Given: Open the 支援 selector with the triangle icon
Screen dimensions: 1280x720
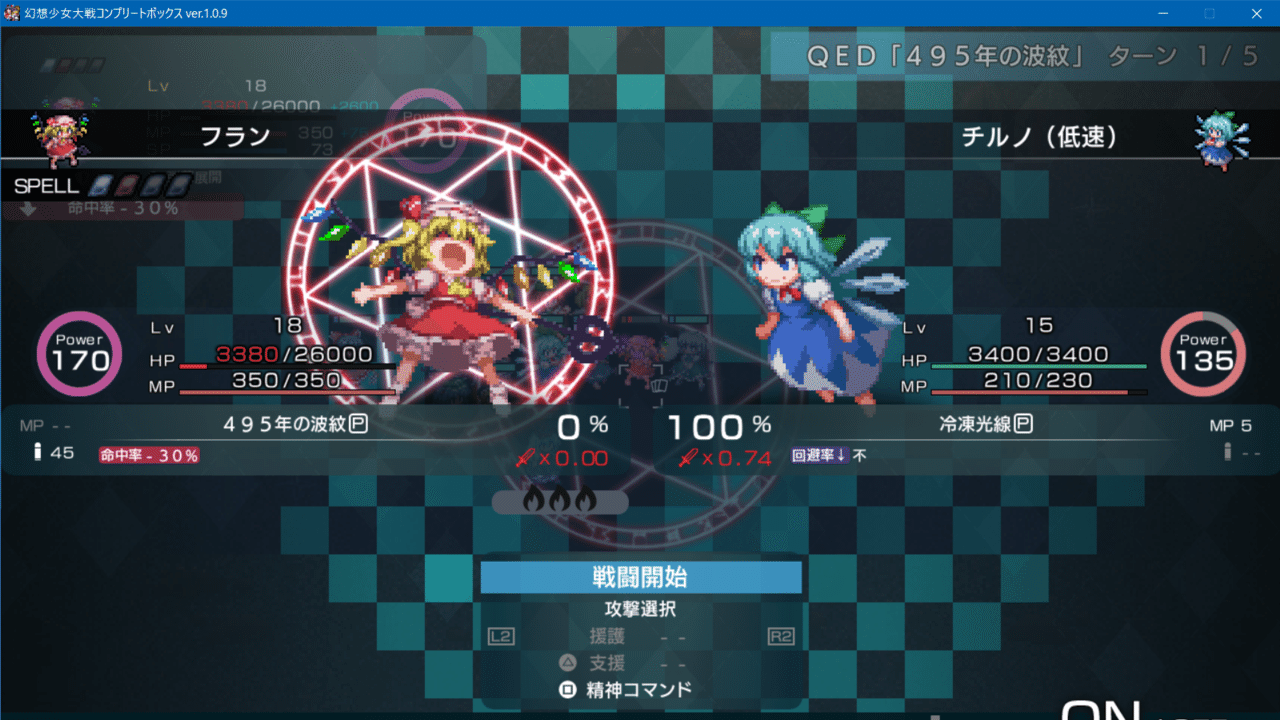Looking at the screenshot, I should pyautogui.click(x=568, y=662).
